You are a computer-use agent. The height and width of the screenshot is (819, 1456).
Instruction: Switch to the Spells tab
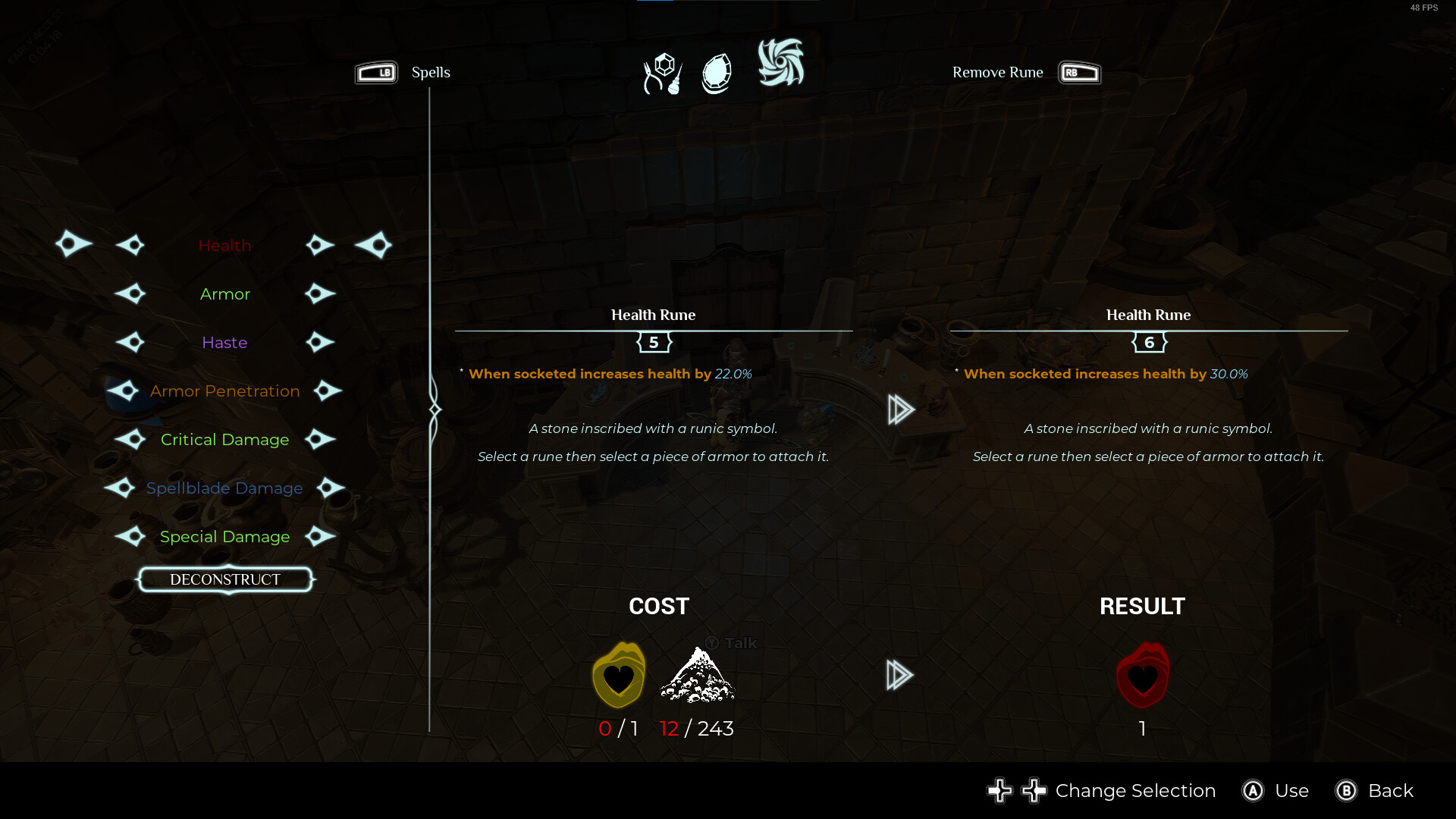coord(430,73)
